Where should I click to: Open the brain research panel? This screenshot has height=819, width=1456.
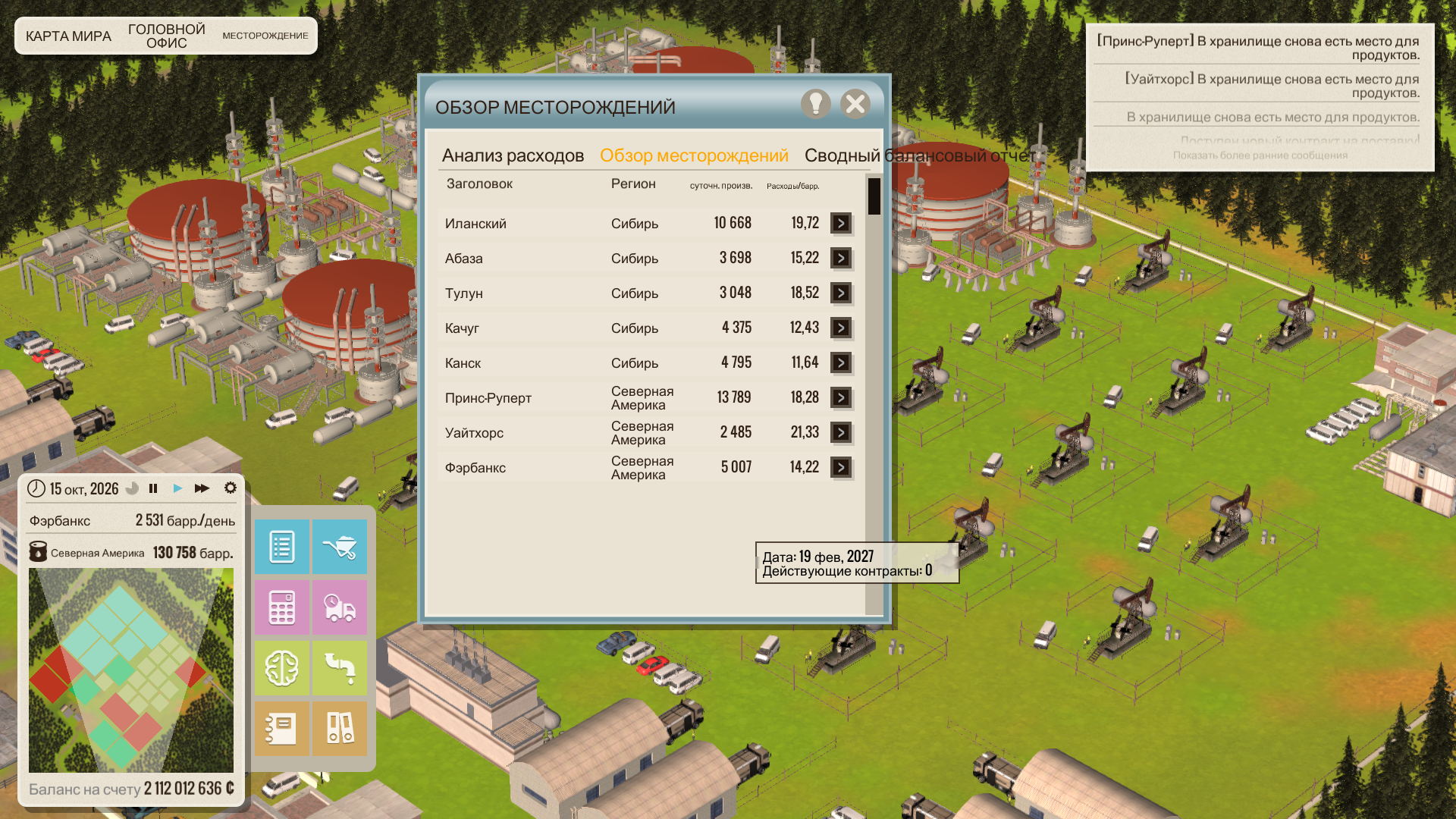tap(281, 668)
